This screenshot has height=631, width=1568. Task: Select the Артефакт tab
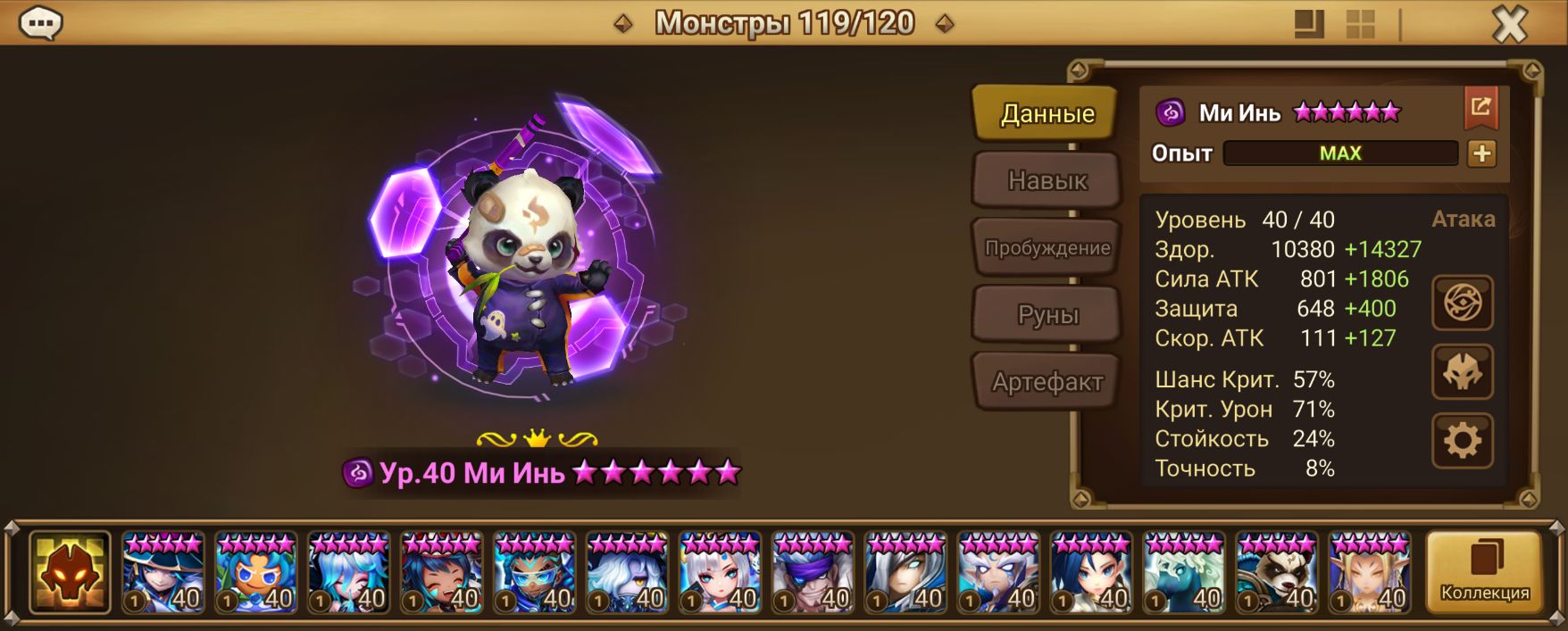click(1047, 382)
